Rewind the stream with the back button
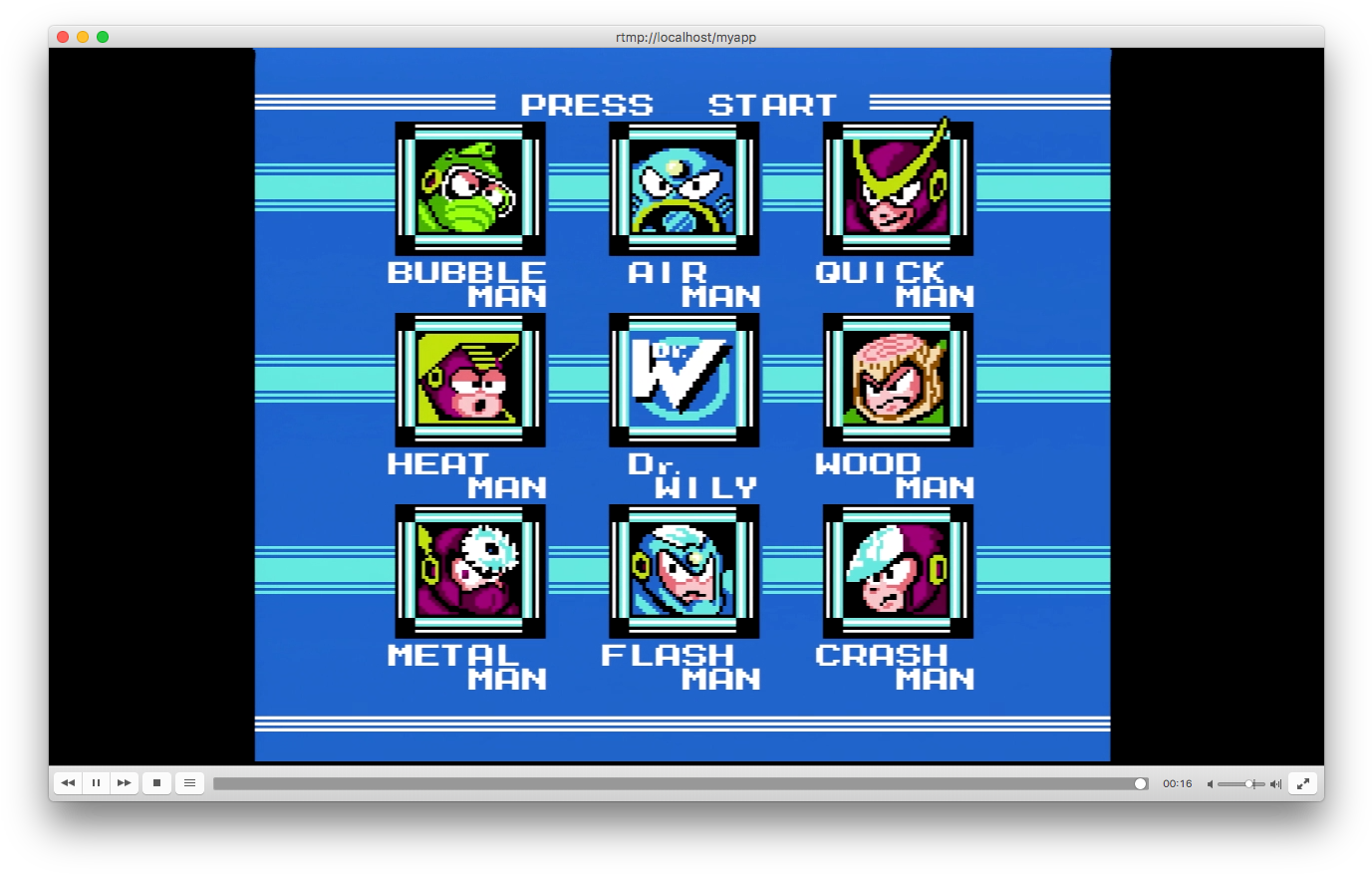 click(x=68, y=782)
